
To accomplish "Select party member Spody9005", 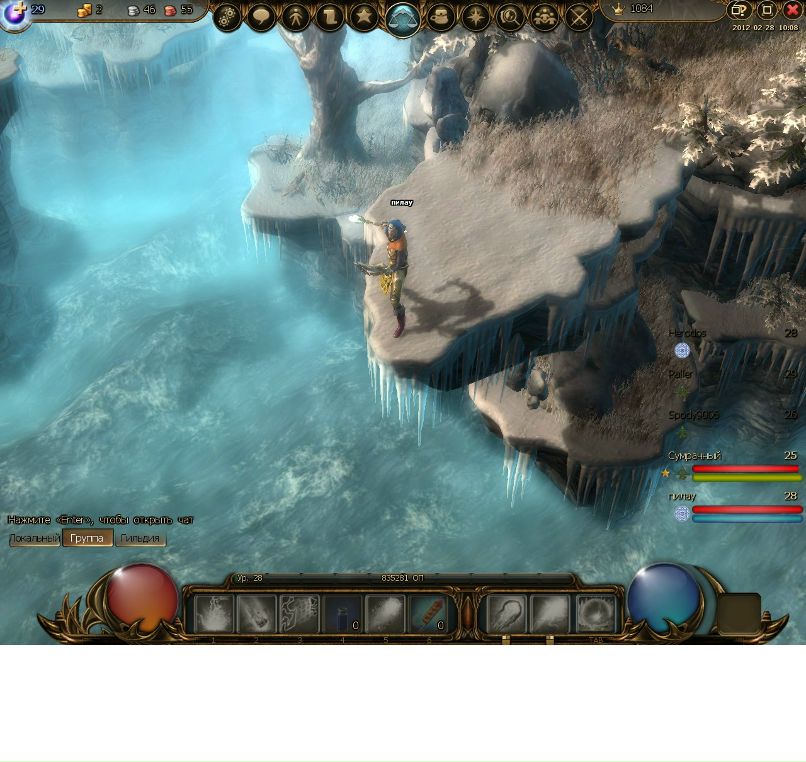I will [x=694, y=415].
